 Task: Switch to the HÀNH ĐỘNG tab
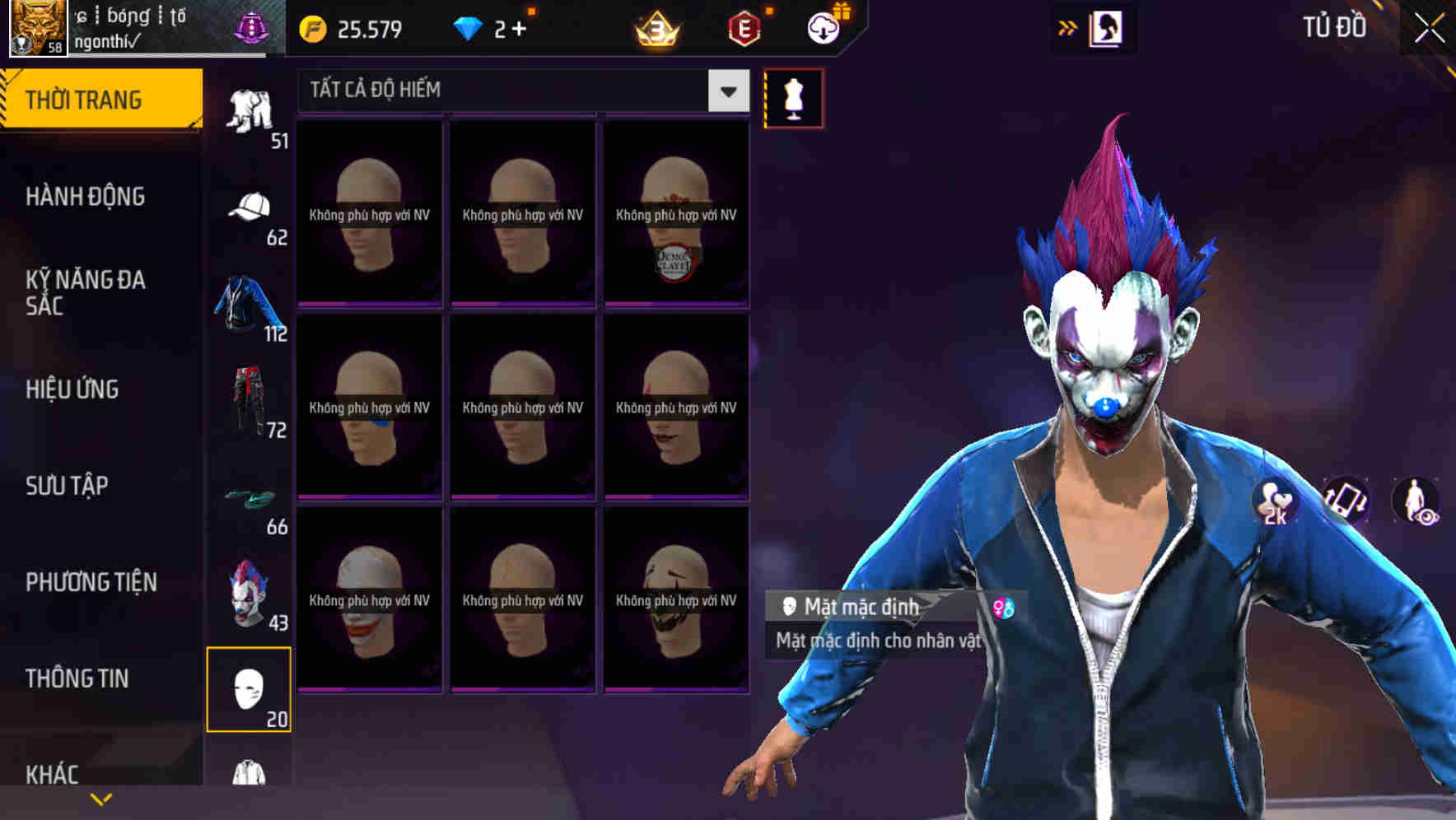(x=86, y=197)
